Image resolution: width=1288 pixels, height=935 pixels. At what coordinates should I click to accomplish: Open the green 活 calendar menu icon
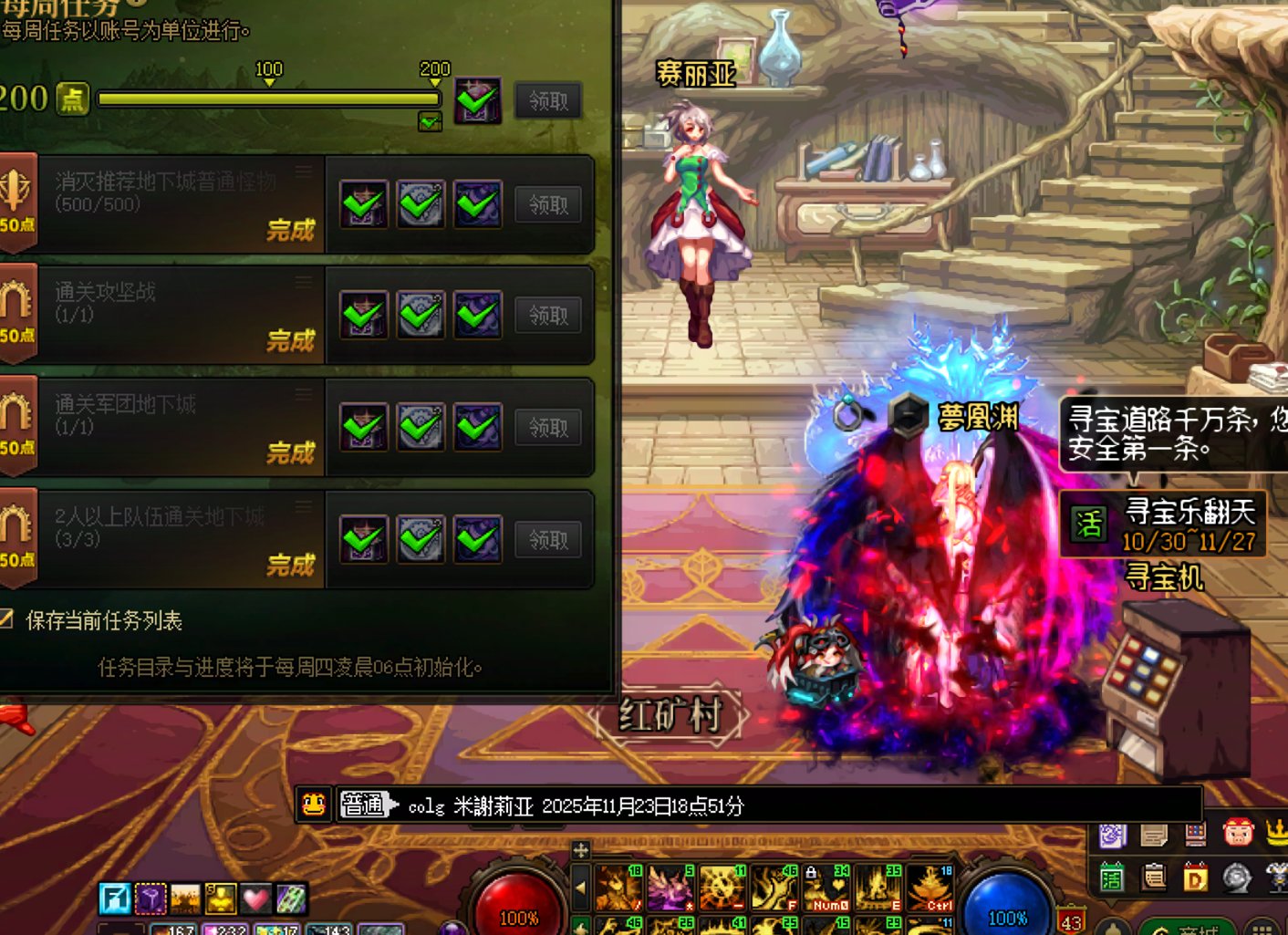(1111, 878)
